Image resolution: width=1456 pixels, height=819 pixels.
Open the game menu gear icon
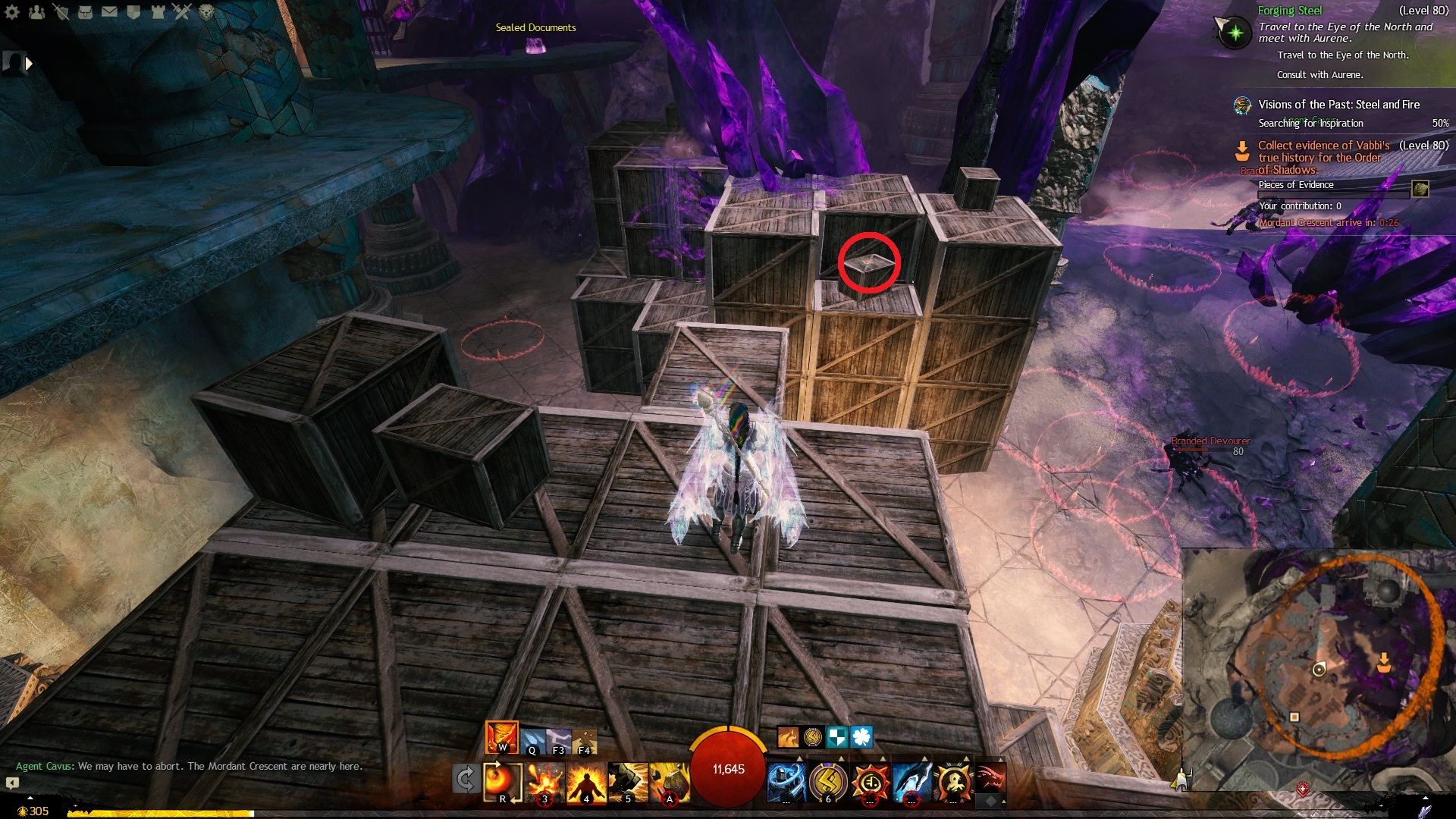[x=12, y=11]
